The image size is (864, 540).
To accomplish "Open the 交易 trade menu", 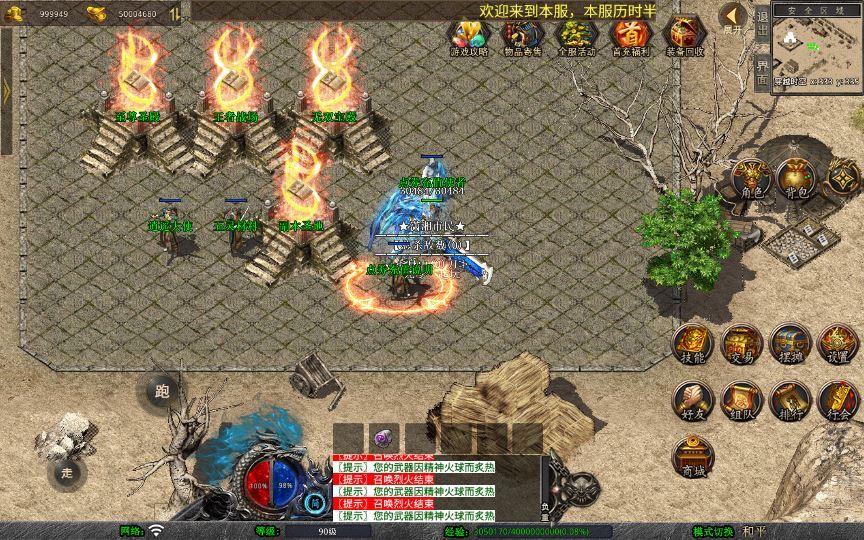I will (741, 344).
